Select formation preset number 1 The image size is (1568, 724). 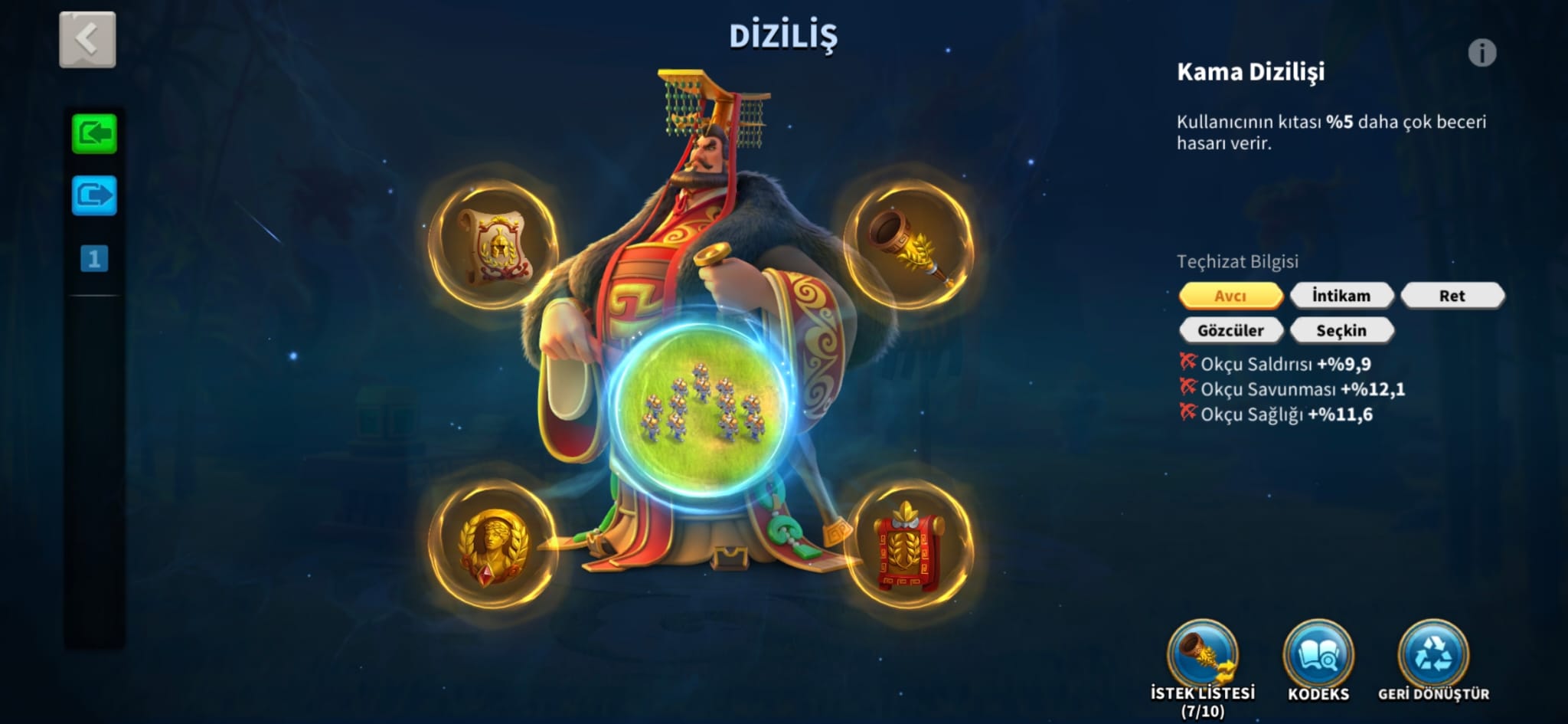(x=94, y=259)
